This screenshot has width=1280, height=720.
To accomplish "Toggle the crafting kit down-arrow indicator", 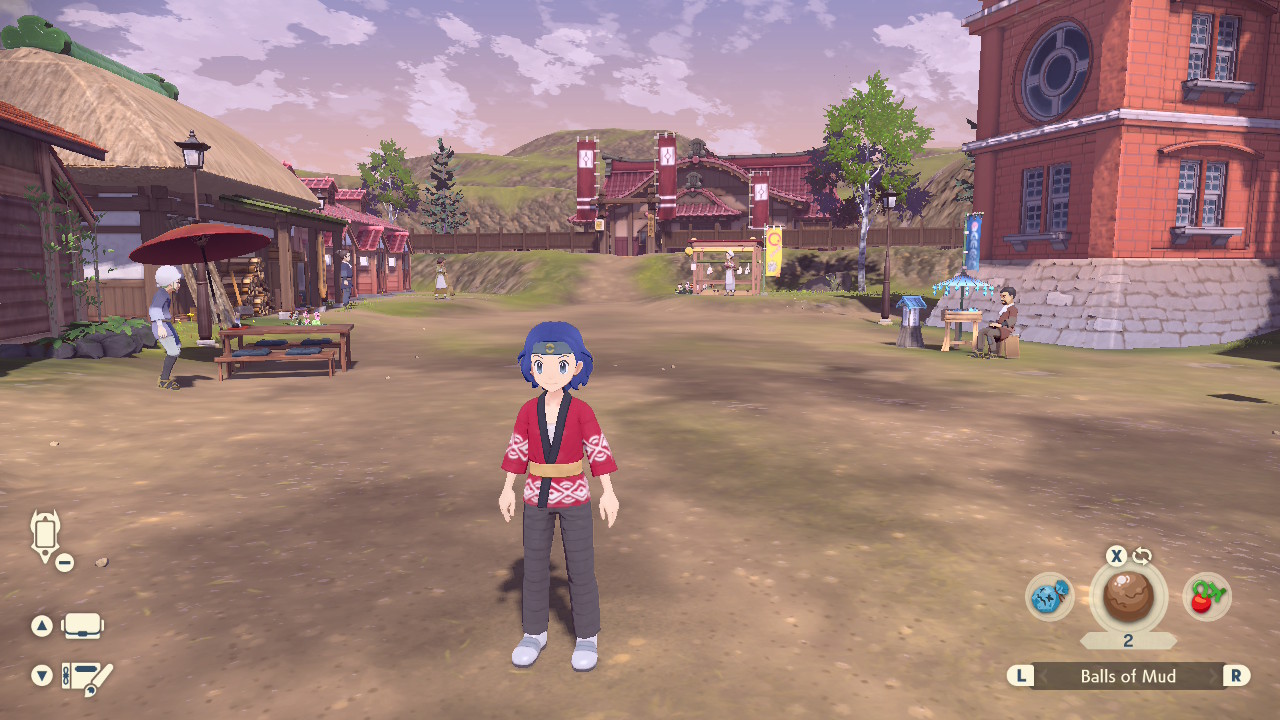I will pyautogui.click(x=40, y=676).
